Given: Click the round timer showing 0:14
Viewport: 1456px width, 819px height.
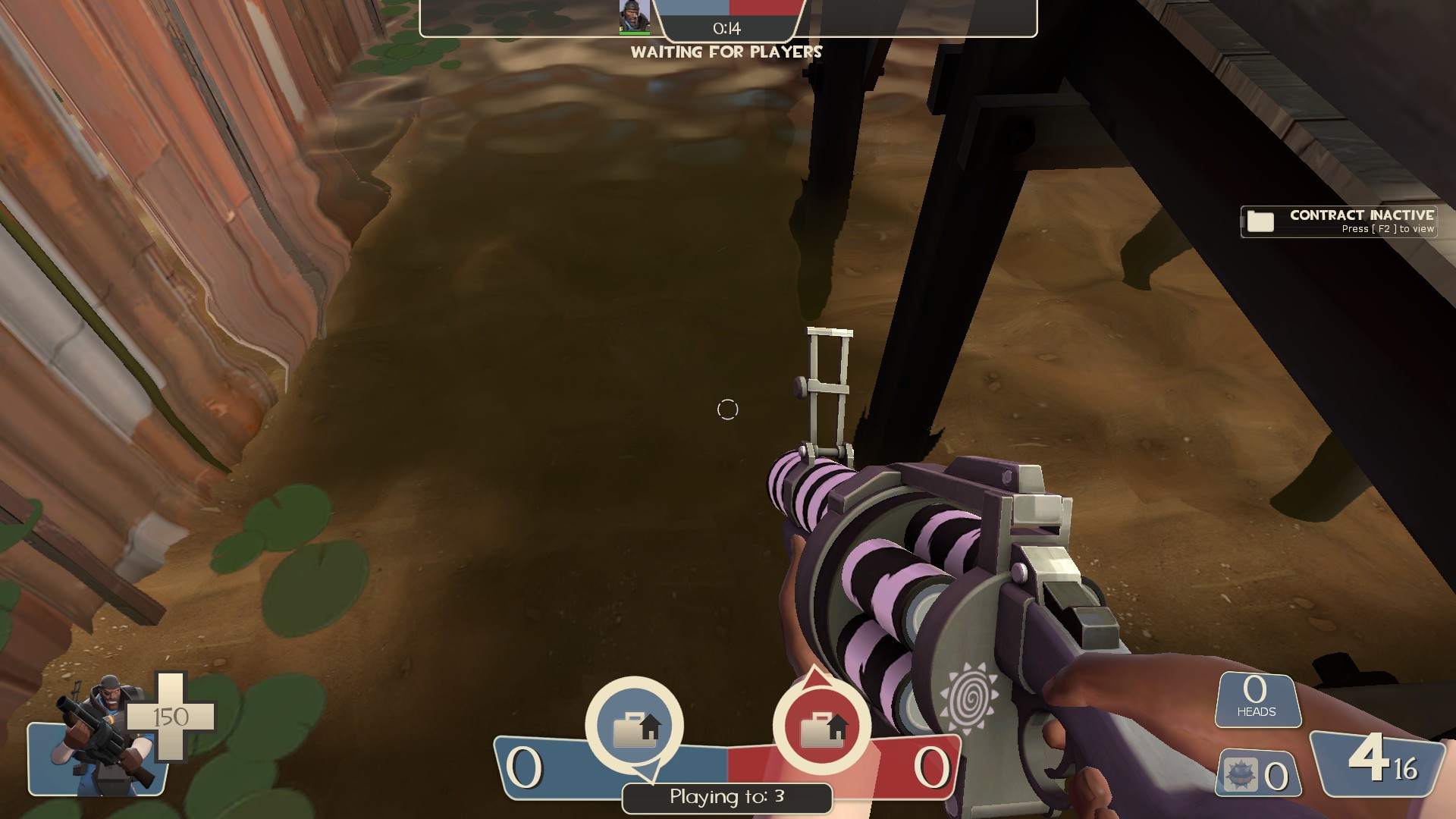Looking at the screenshot, I should tap(725, 29).
